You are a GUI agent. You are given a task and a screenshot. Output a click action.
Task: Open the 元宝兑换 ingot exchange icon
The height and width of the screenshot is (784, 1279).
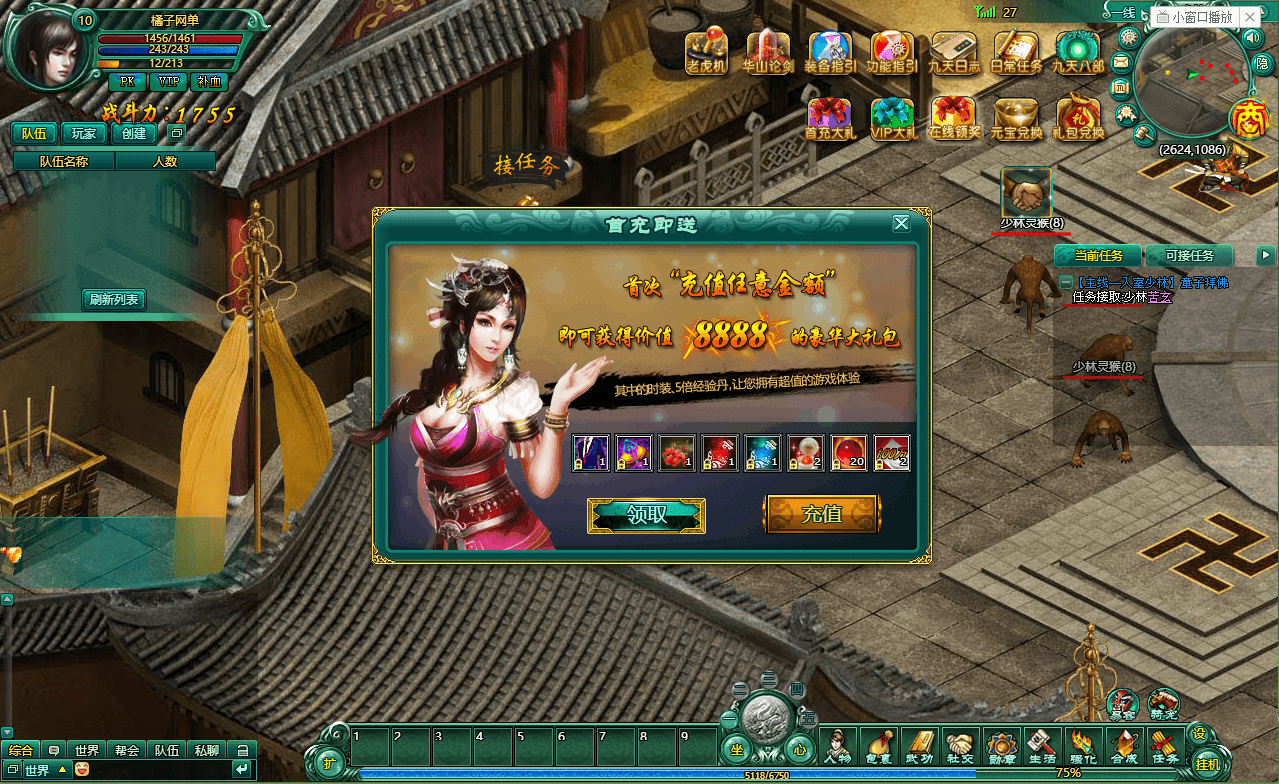tap(1016, 118)
